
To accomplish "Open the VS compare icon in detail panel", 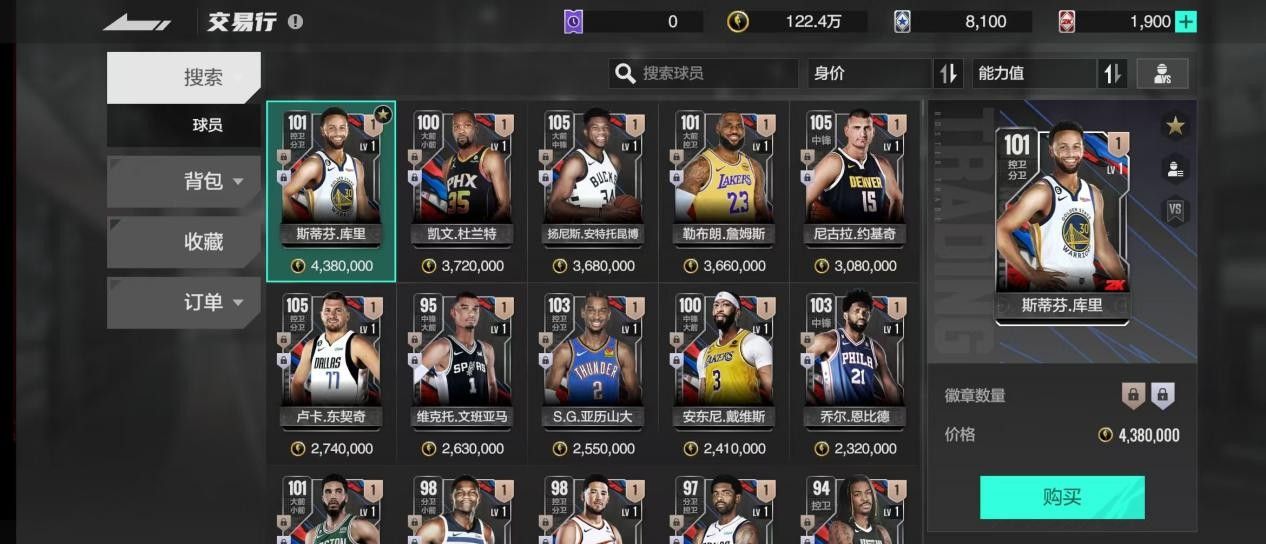I will click(x=1175, y=210).
